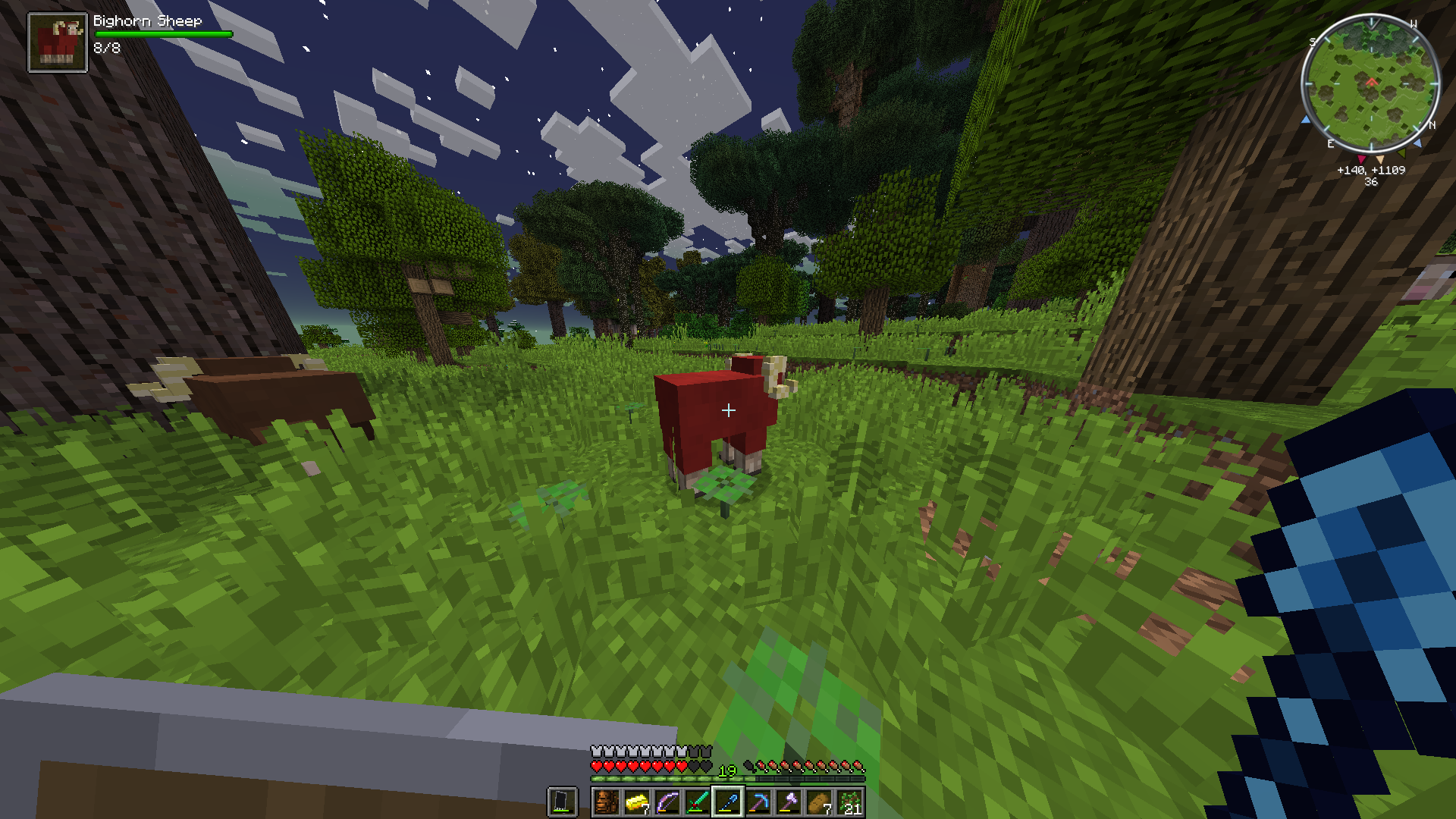Select the purple axe hotbar slot
The image size is (1456, 819).
[789, 802]
